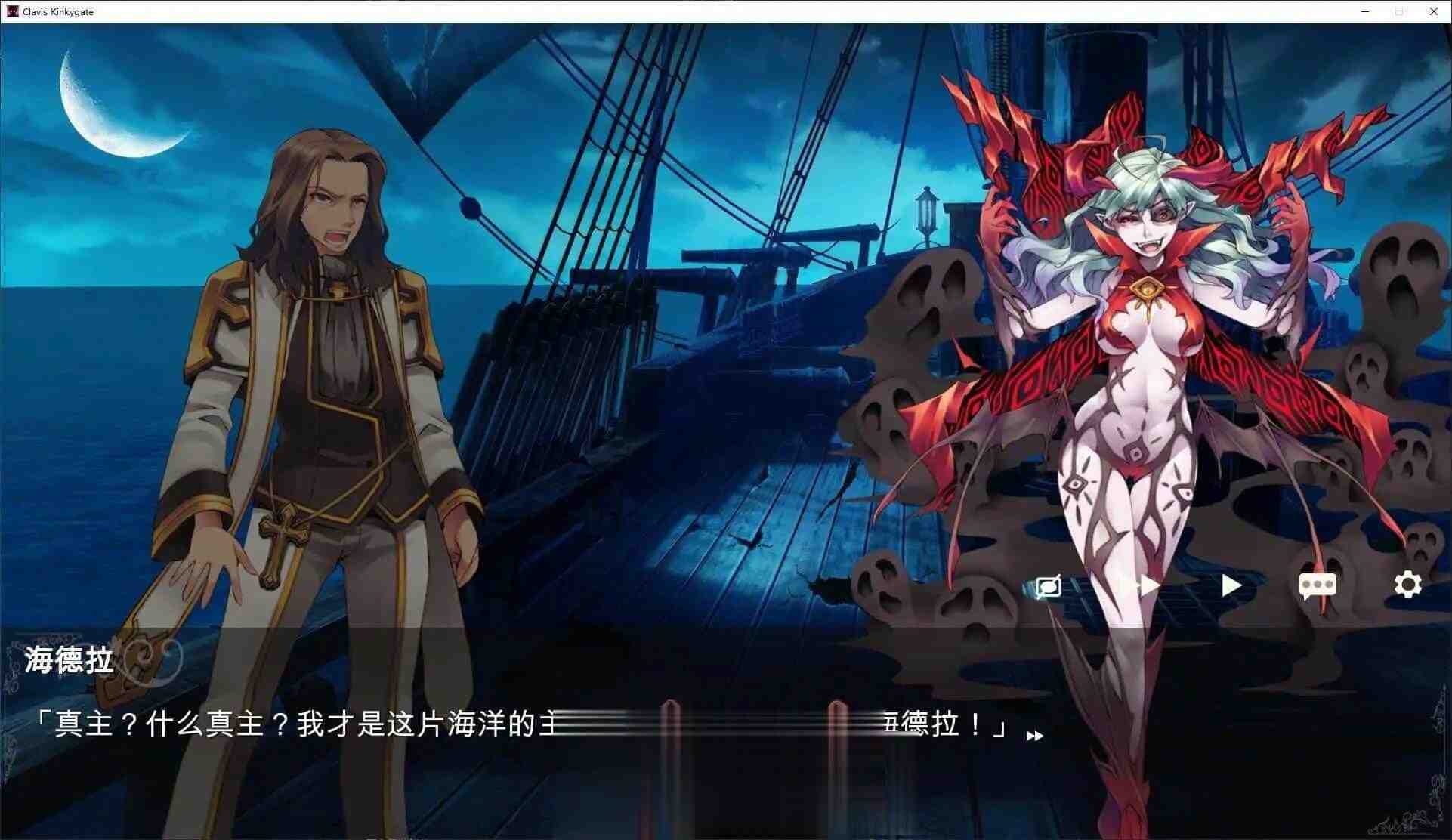The image size is (1452, 840).
Task: Toggle auto-read mode with the speech-bubble icon
Action: click(x=1049, y=586)
